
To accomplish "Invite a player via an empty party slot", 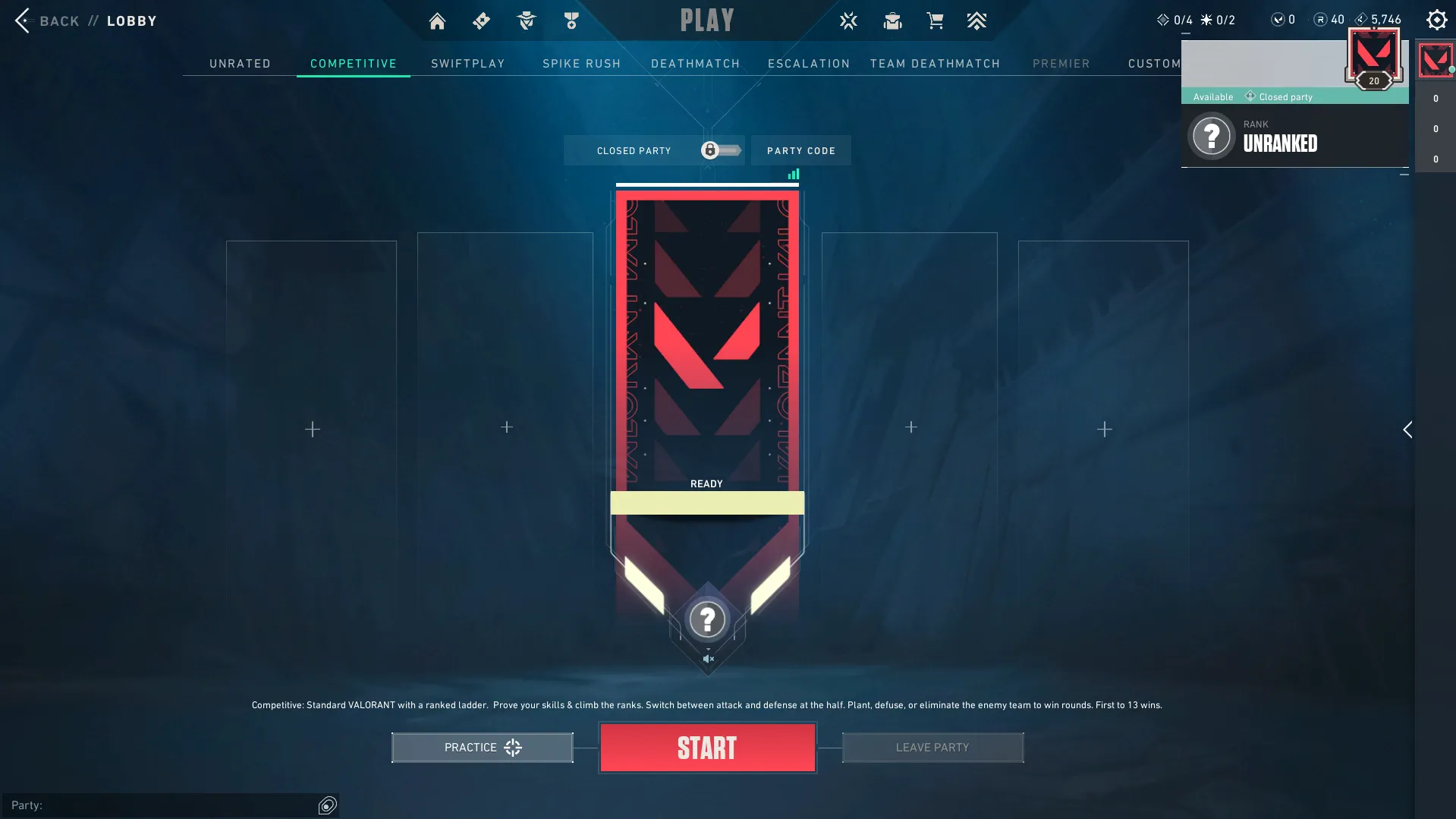I will click(x=311, y=429).
